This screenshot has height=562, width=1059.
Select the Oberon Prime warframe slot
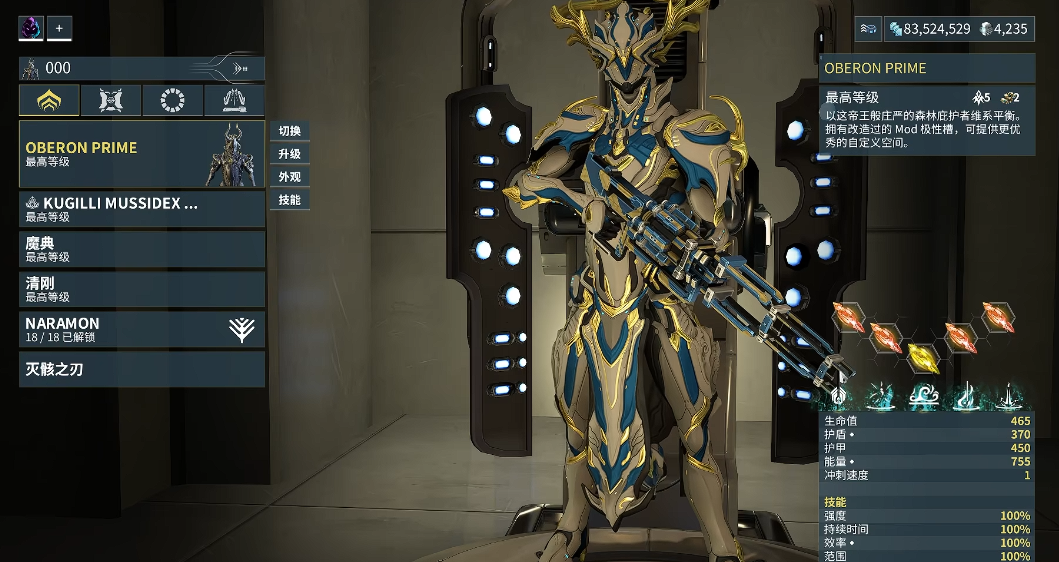tap(141, 154)
